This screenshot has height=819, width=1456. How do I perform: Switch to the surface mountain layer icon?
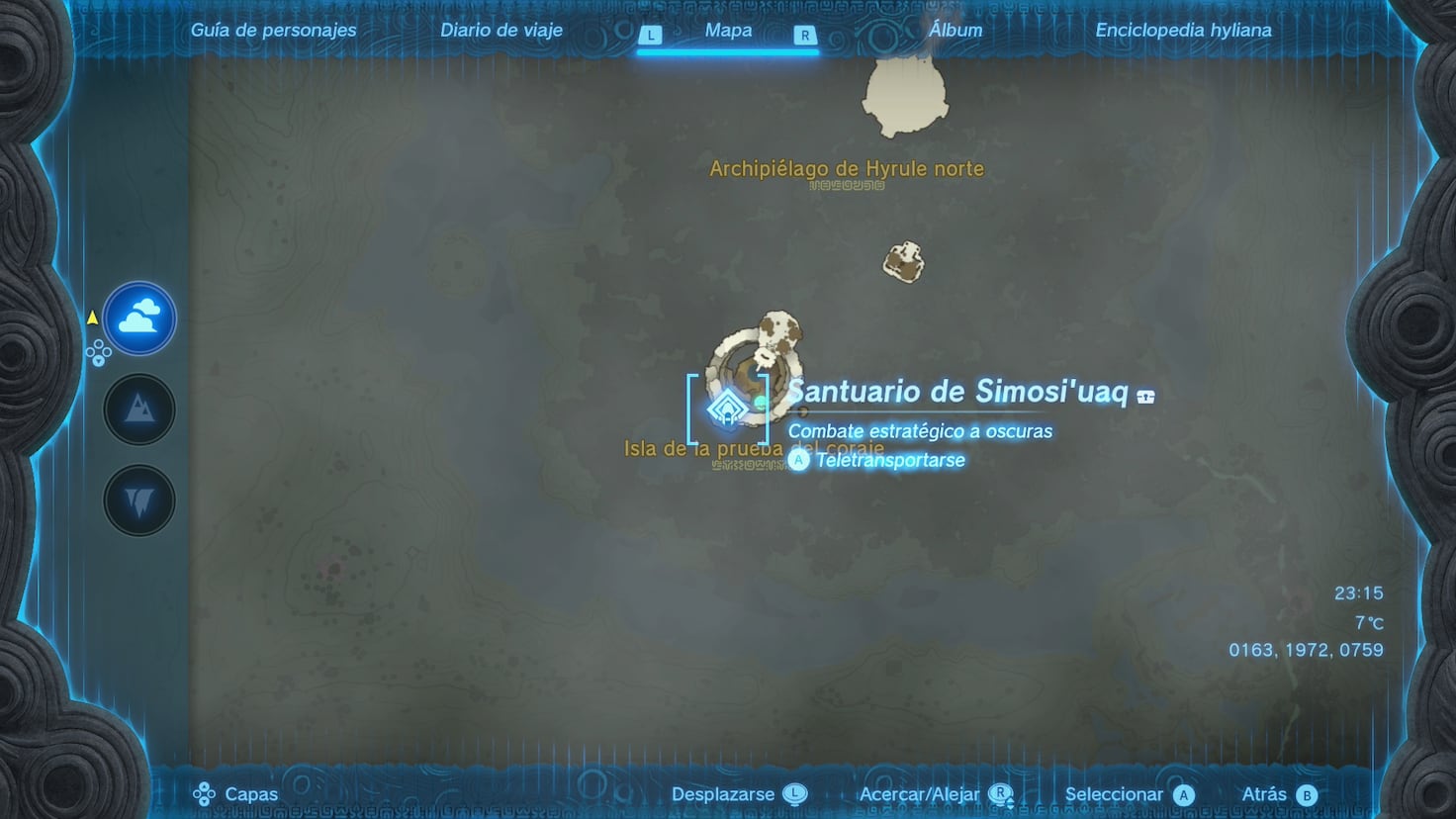tap(138, 409)
